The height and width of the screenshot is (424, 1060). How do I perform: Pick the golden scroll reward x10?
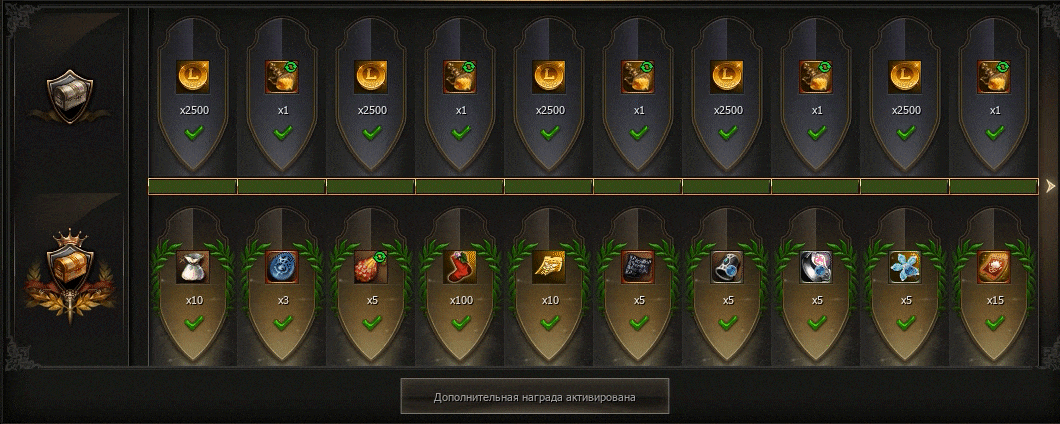coord(549,267)
